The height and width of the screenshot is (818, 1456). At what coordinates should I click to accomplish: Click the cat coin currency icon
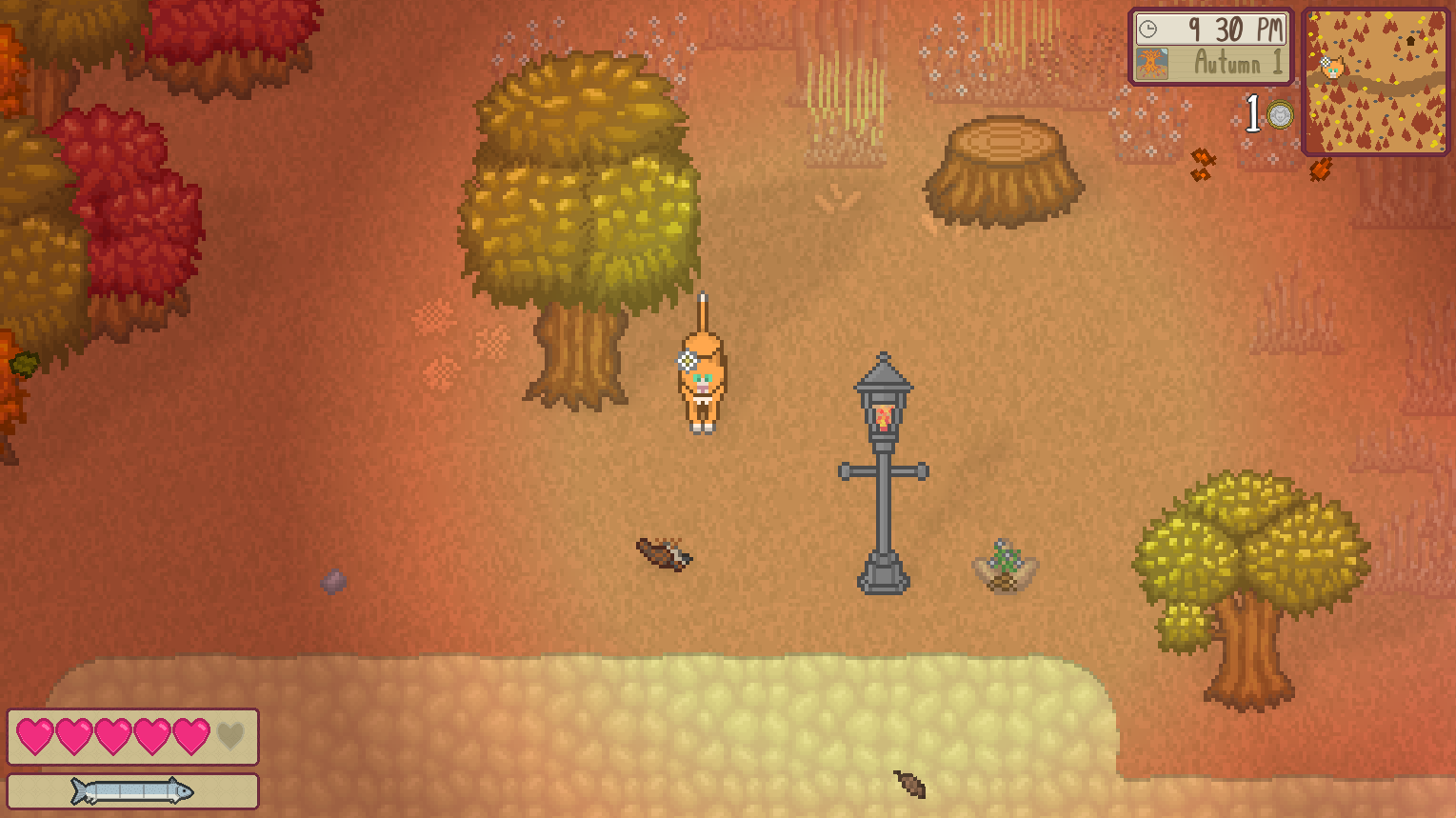click(x=1281, y=114)
